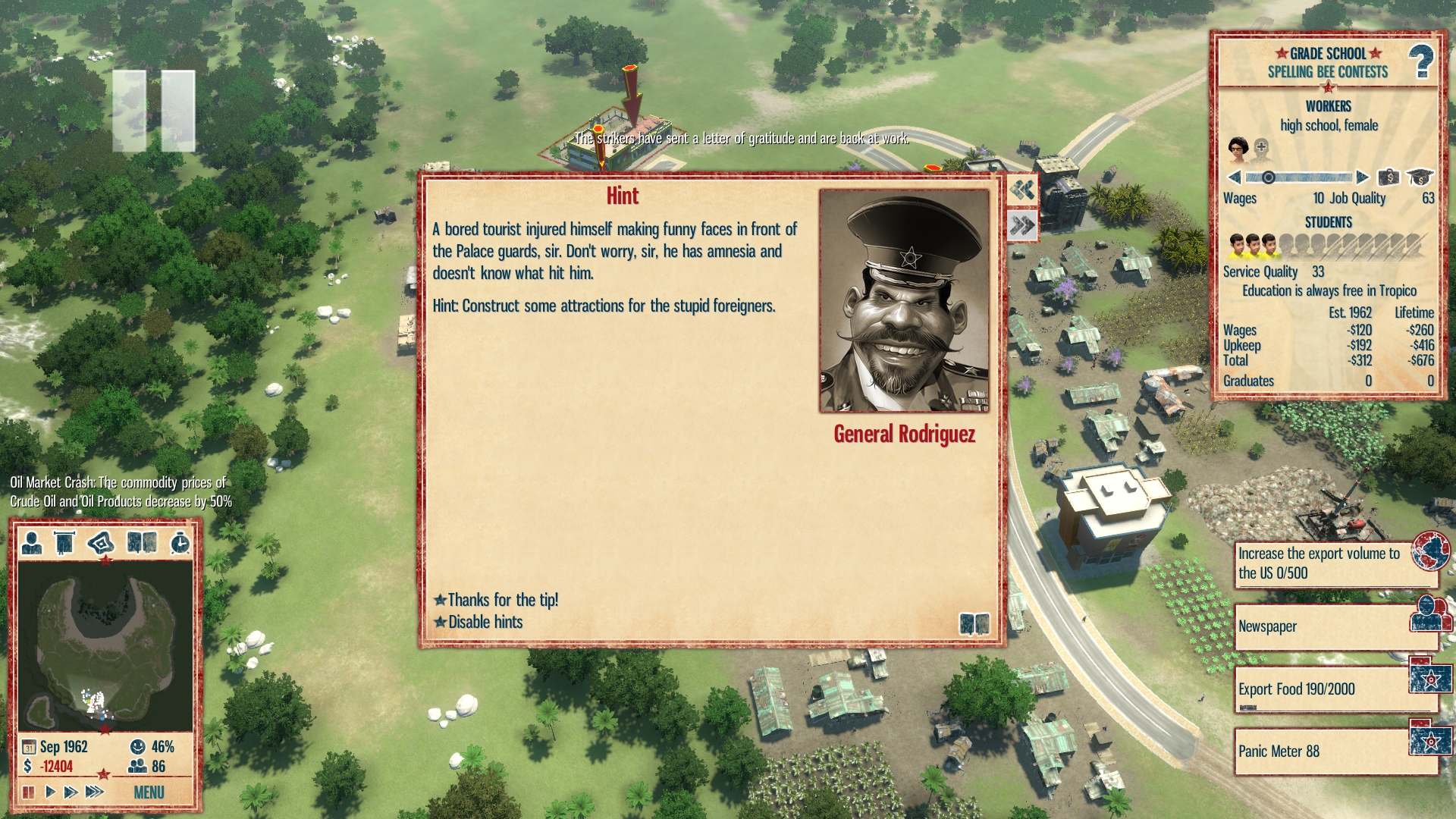
Task: Add a worker in the empty slot
Action: pyautogui.click(x=1261, y=147)
